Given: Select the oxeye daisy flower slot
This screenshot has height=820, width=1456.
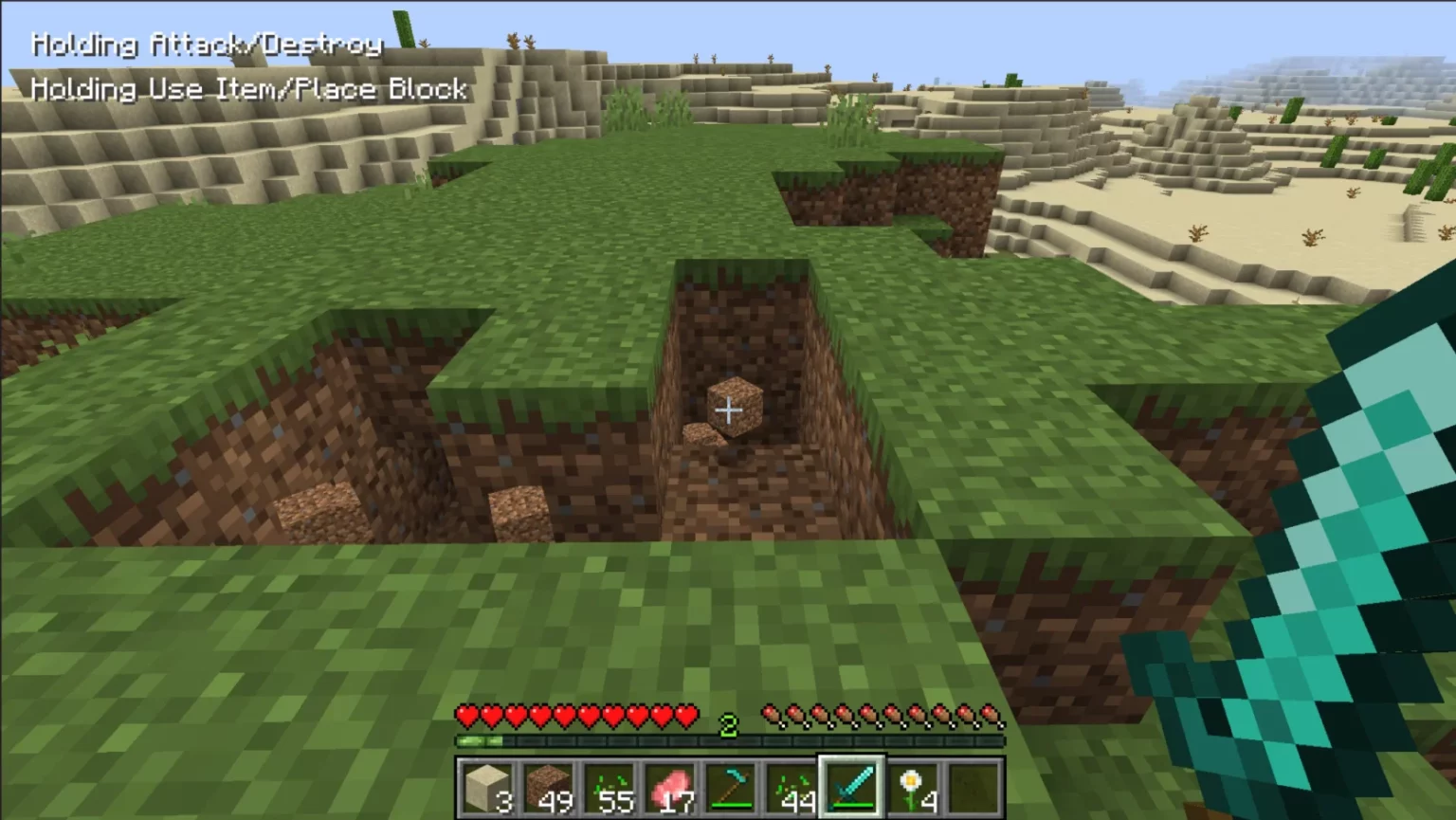Looking at the screenshot, I should [912, 788].
